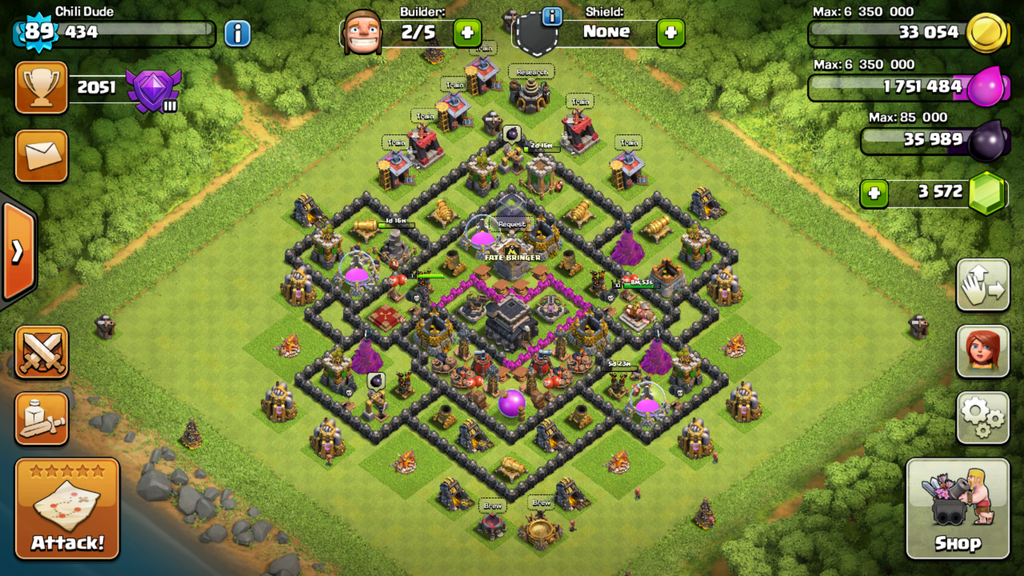The image size is (1024, 576).
Task: Open the mail inbox envelope
Action: pos(41,155)
